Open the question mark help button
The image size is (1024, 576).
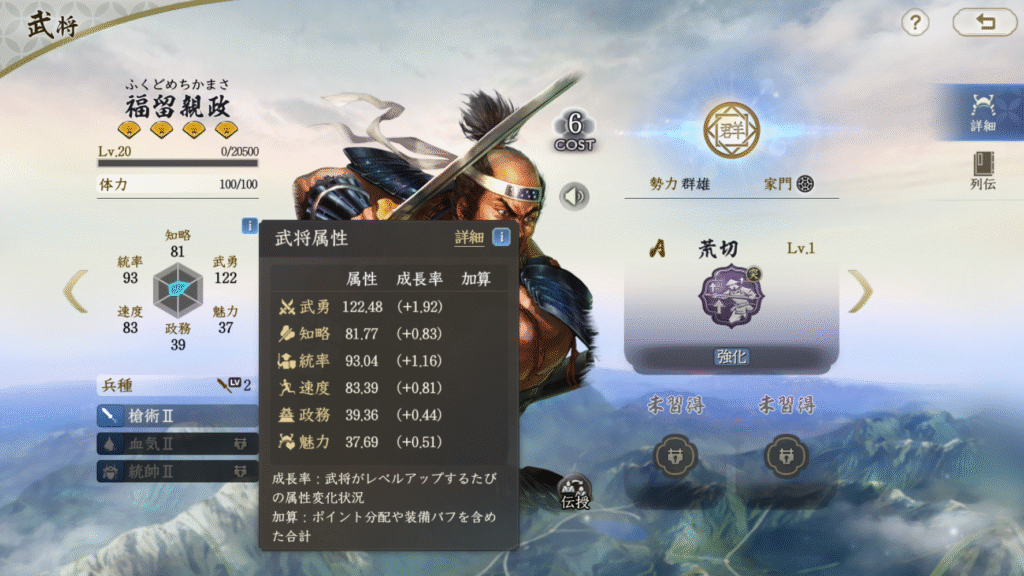tap(915, 23)
